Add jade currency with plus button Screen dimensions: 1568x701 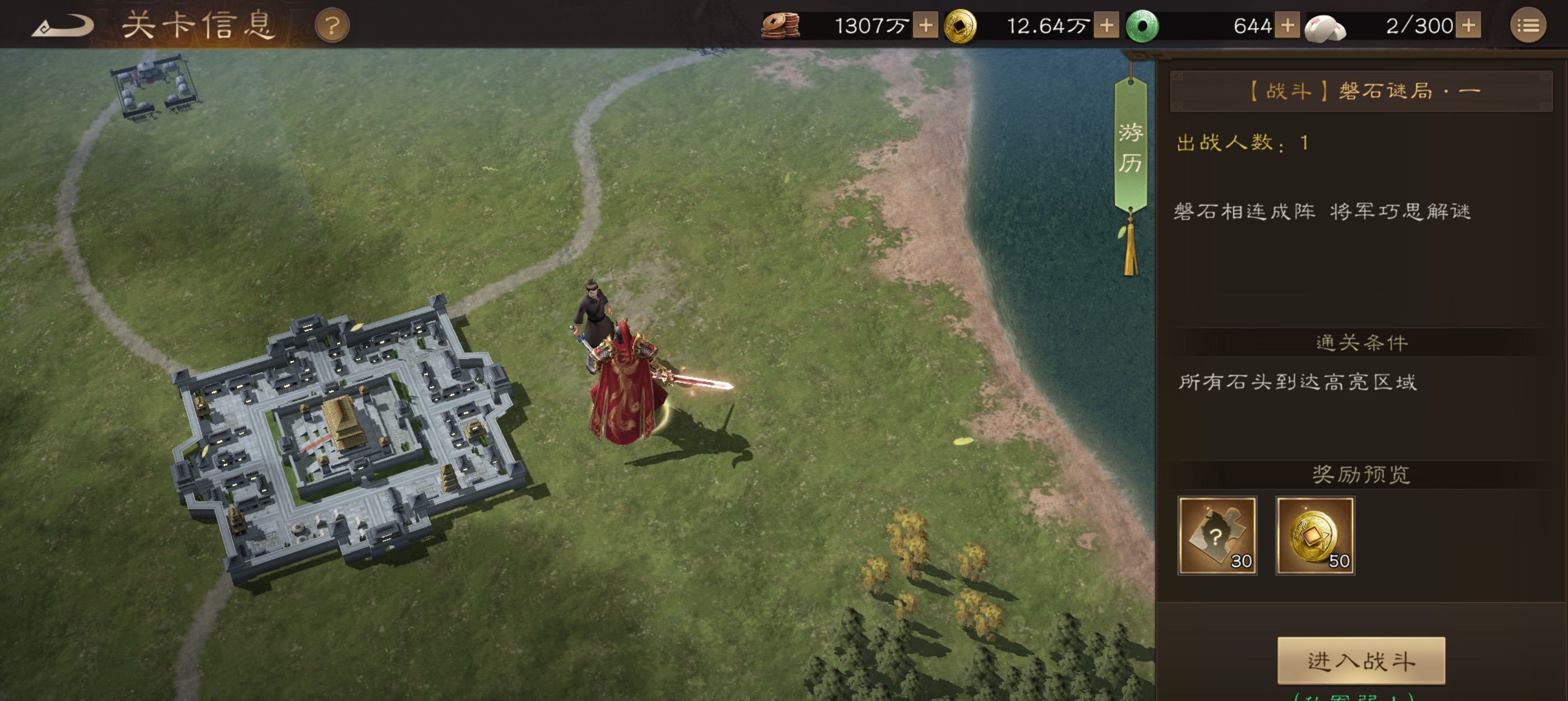1287,26
